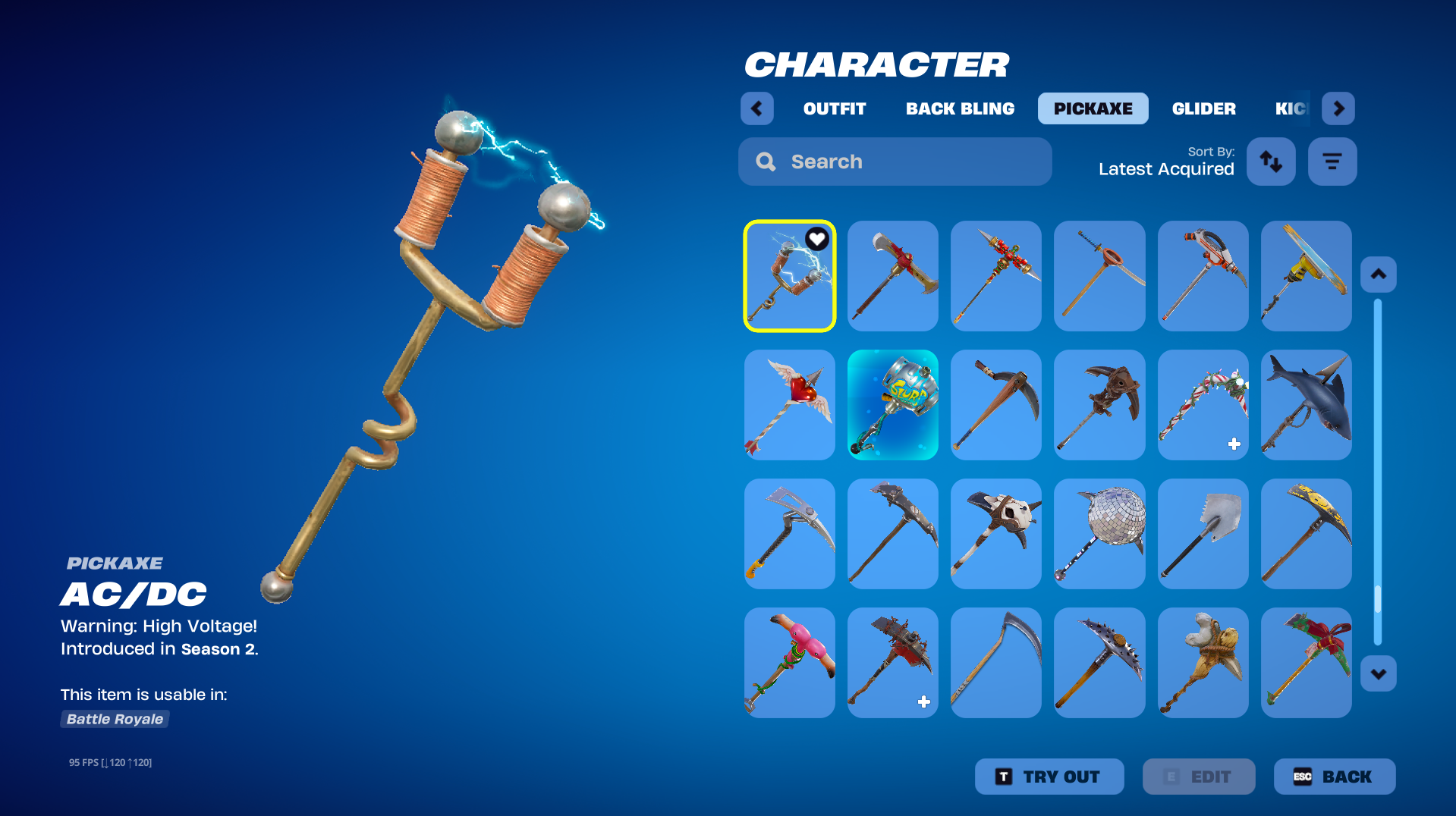This screenshot has width=1456, height=816.
Task: Click the left arrow beside the category tabs
Action: point(756,108)
